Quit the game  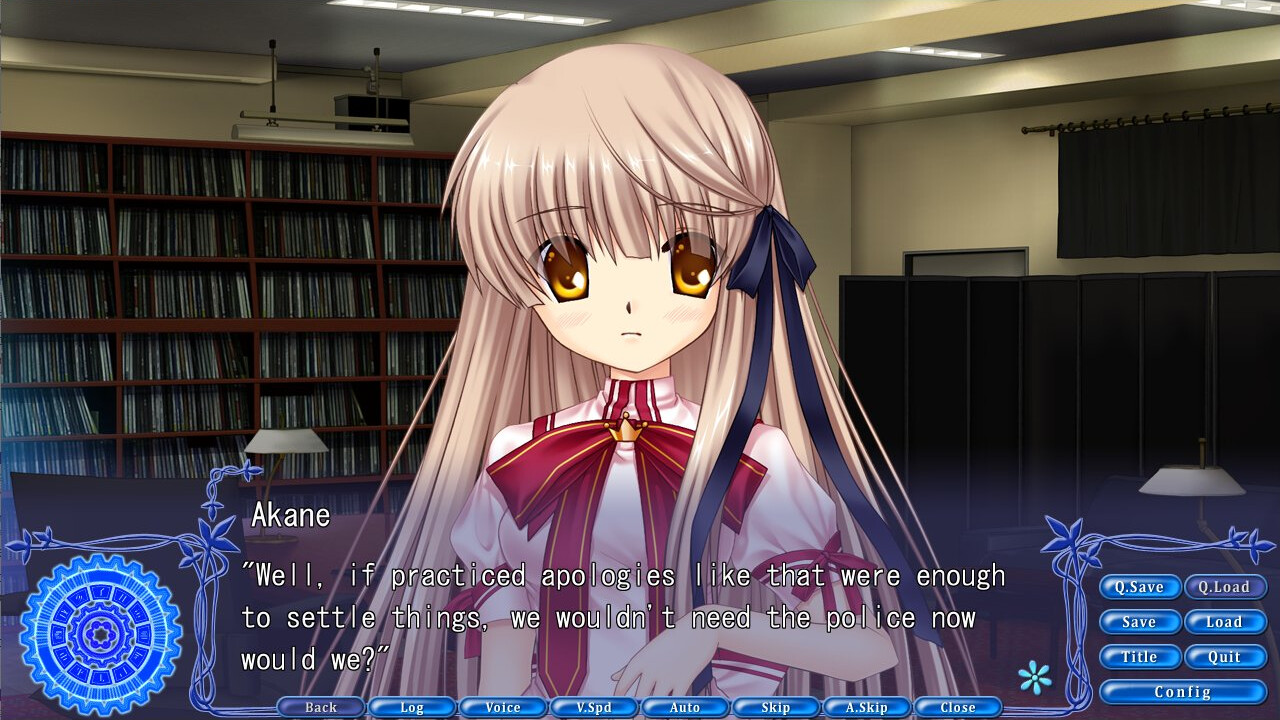[x=1225, y=657]
